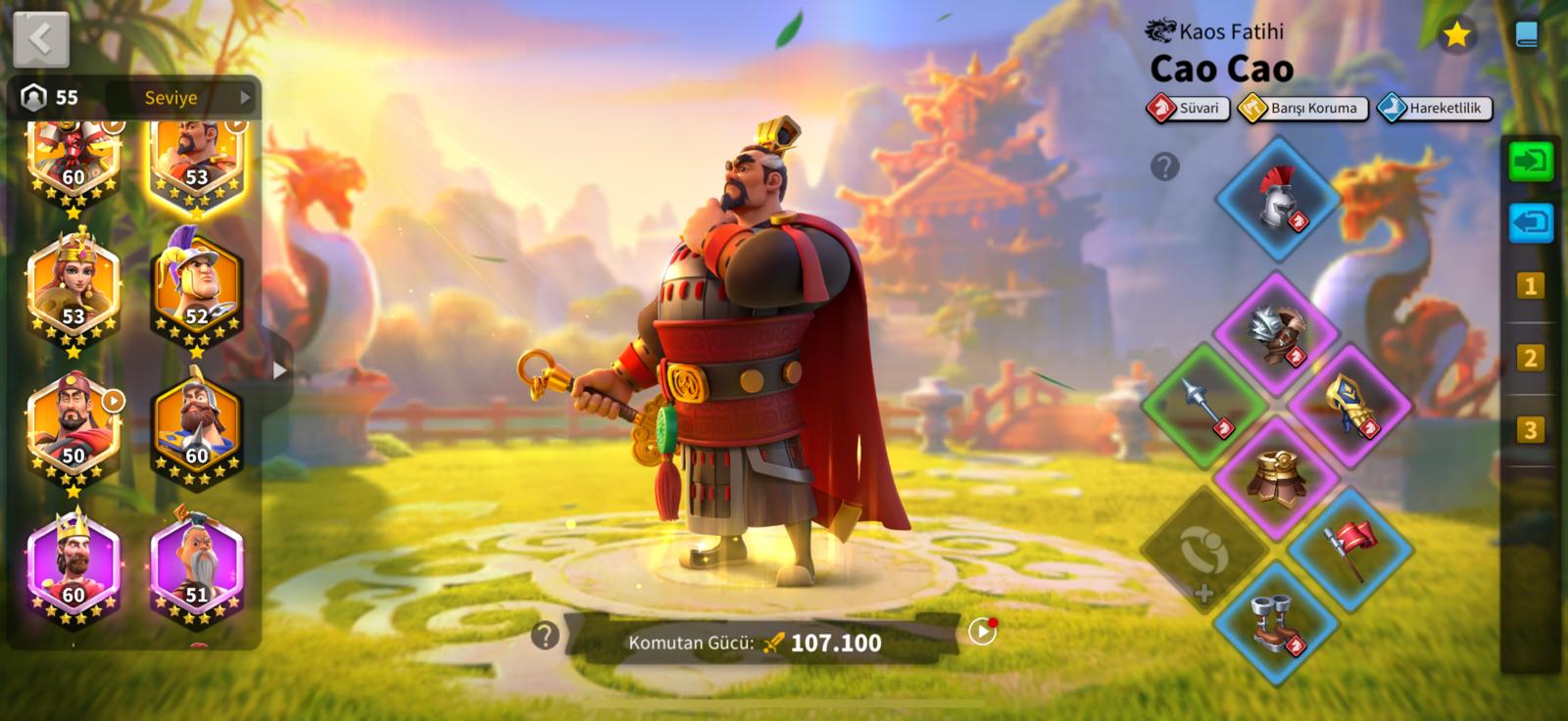Image resolution: width=1568 pixels, height=721 pixels.
Task: Select the boots equipment slot
Action: [x=1275, y=622]
